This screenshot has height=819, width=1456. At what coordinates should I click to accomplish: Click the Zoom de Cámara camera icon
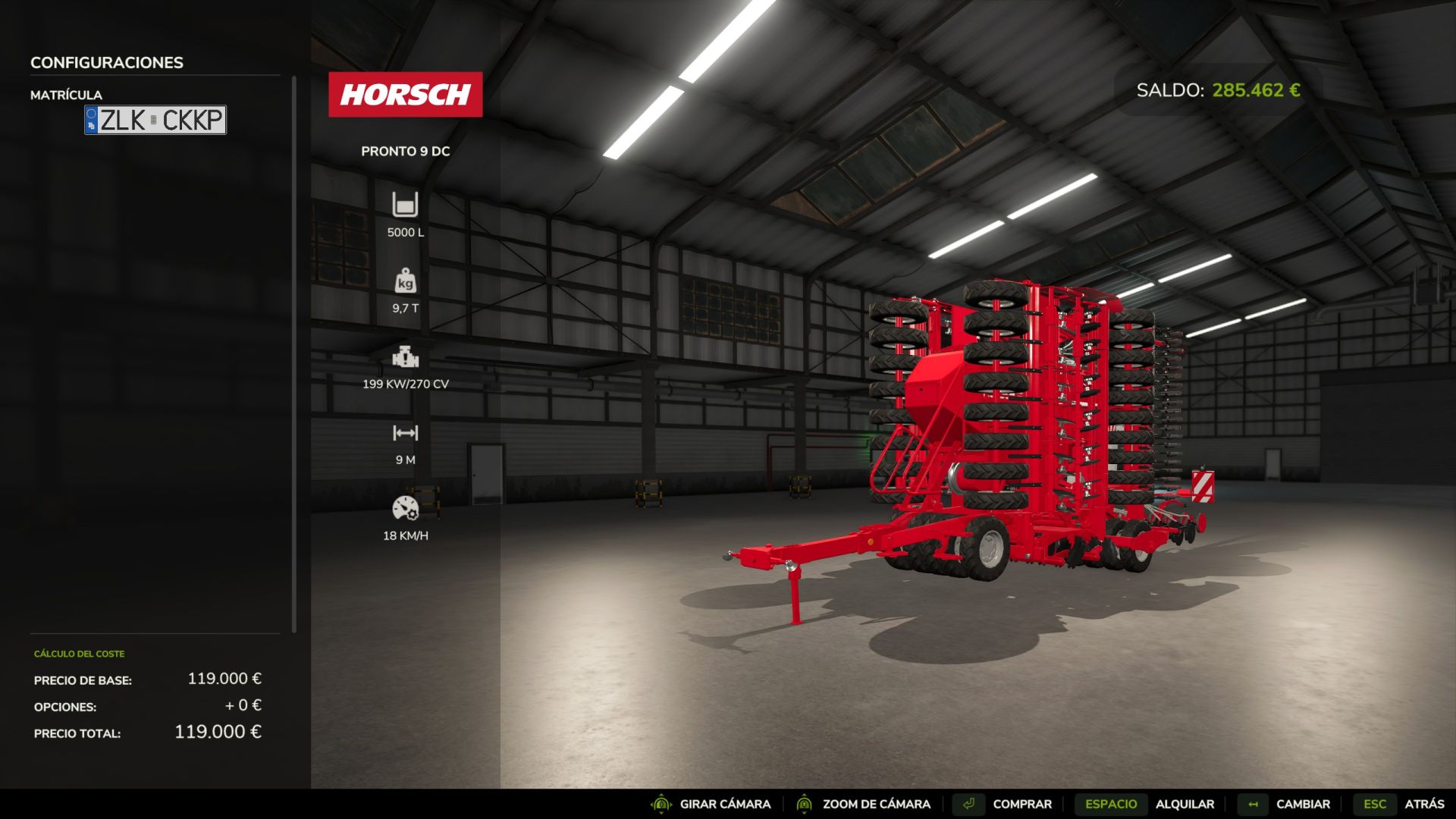point(804,803)
